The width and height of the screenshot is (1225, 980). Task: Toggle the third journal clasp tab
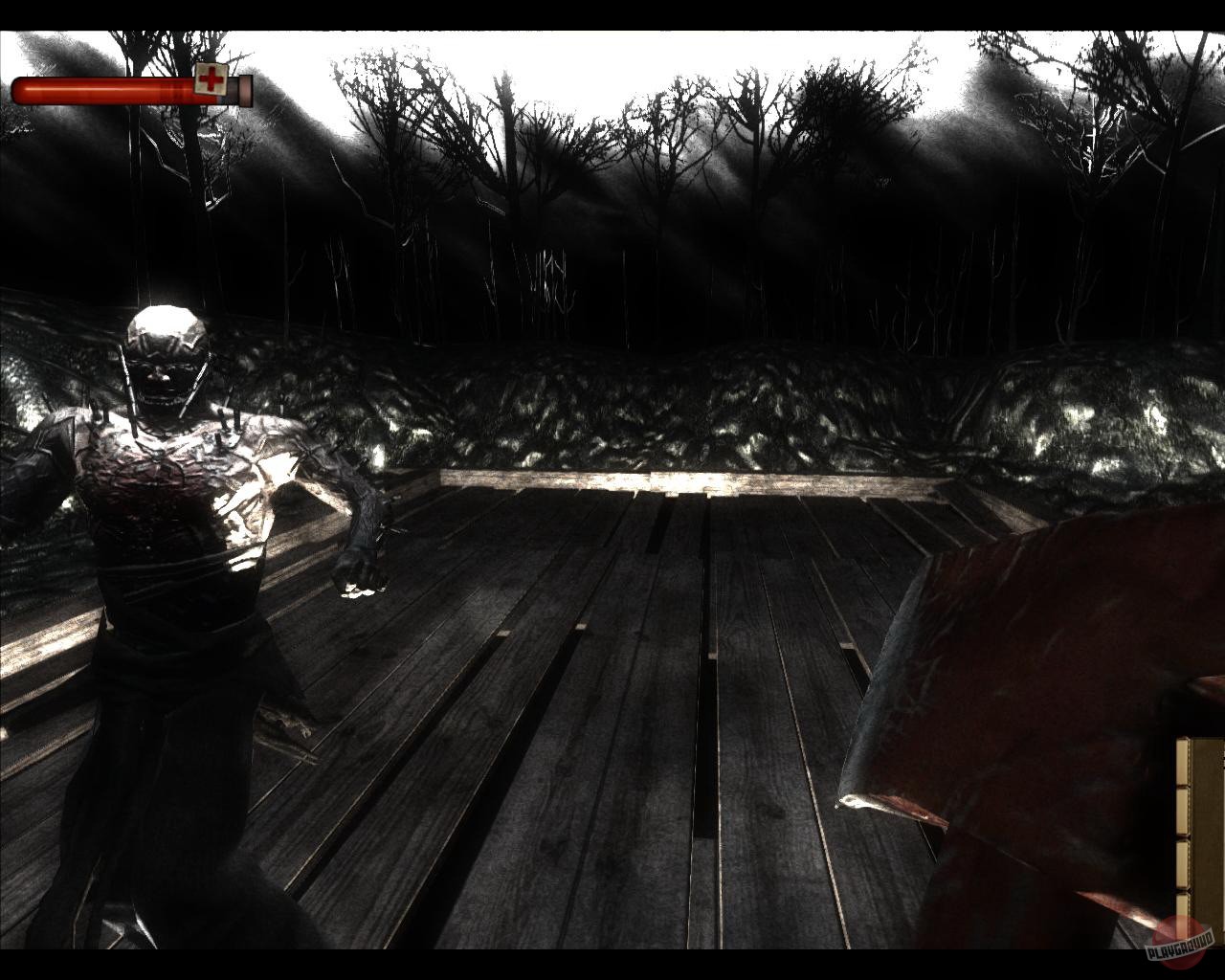(1182, 861)
